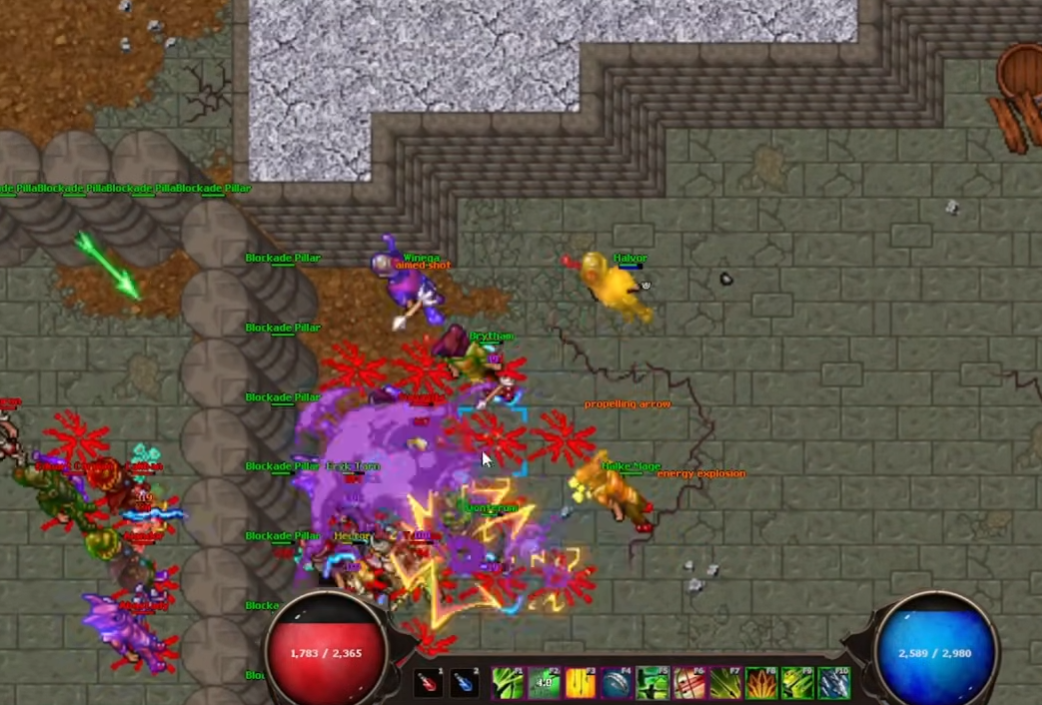Viewport: 1042px width, 705px height.
Task: Cast the F8 orange fan-burst skill
Action: point(761,683)
